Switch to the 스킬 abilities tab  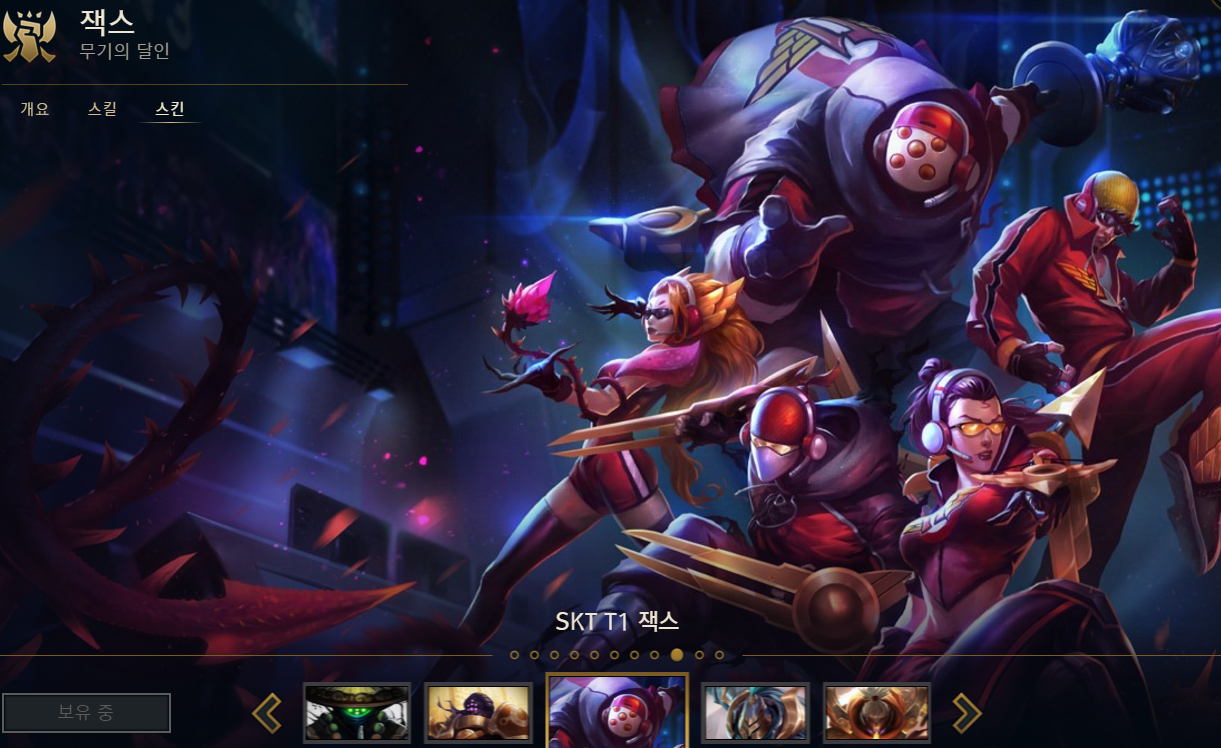click(102, 109)
